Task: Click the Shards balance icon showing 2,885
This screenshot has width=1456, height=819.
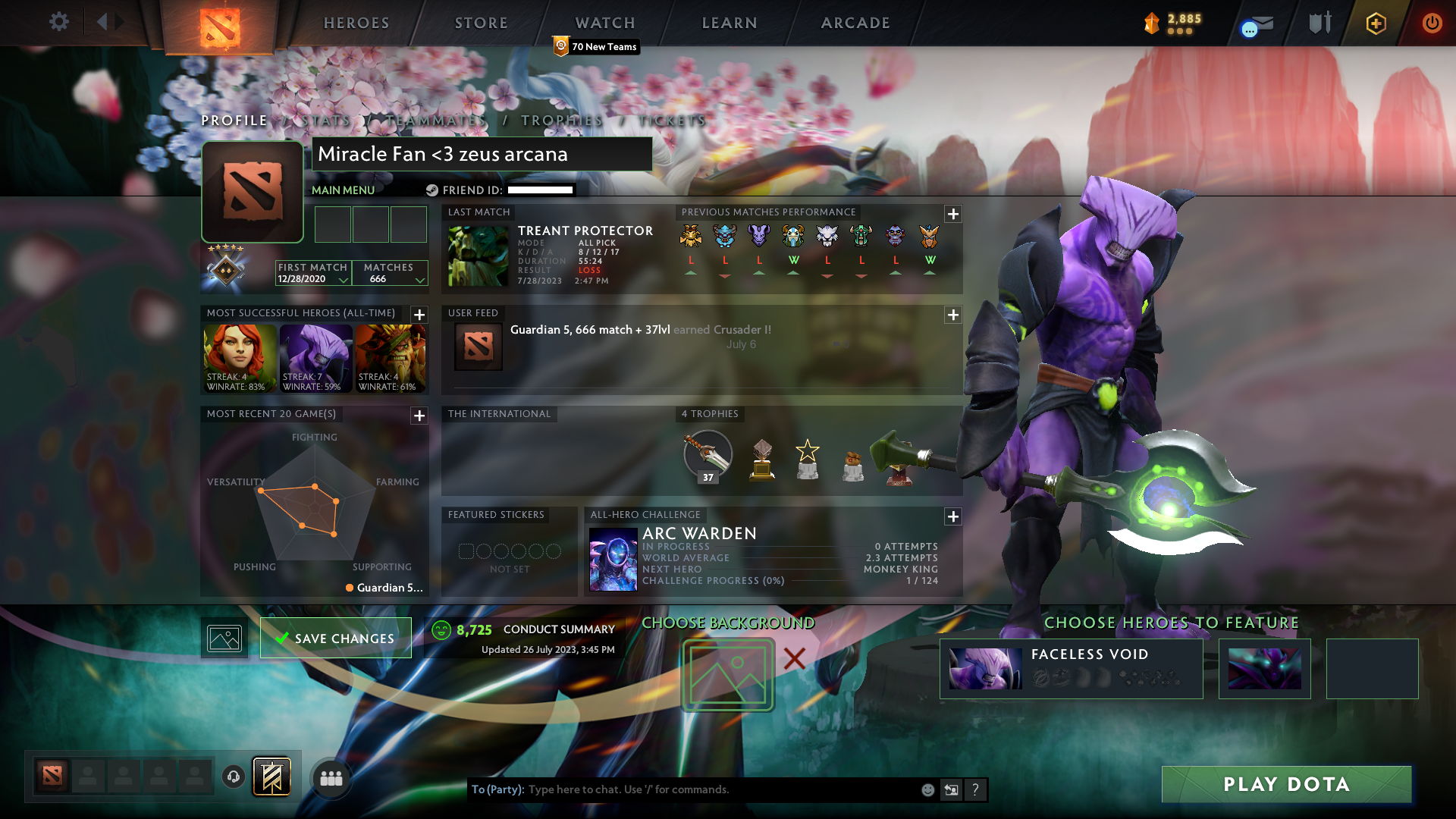Action: coord(1152,23)
